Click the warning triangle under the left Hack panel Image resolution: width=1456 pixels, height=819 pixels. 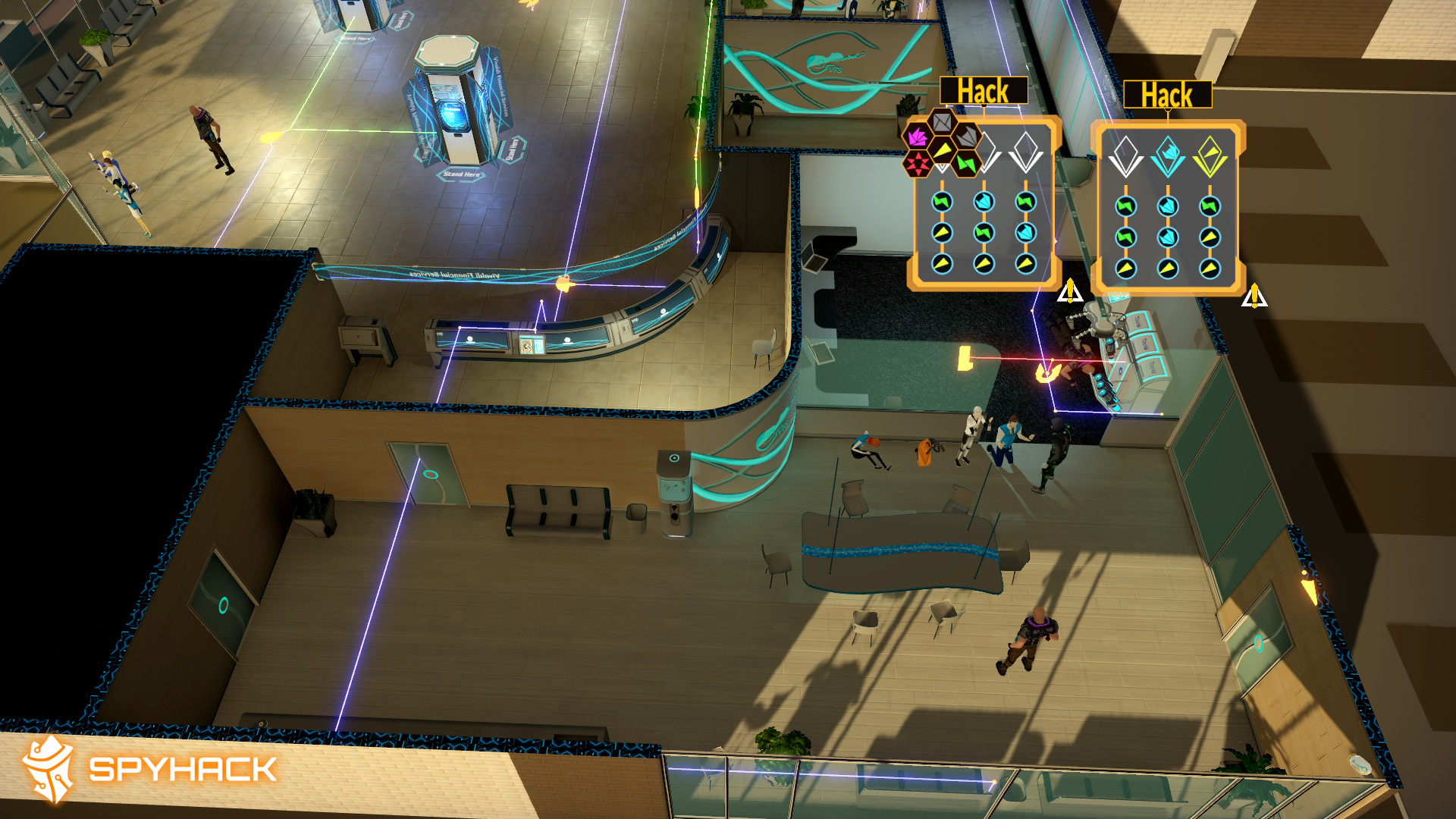click(1070, 290)
